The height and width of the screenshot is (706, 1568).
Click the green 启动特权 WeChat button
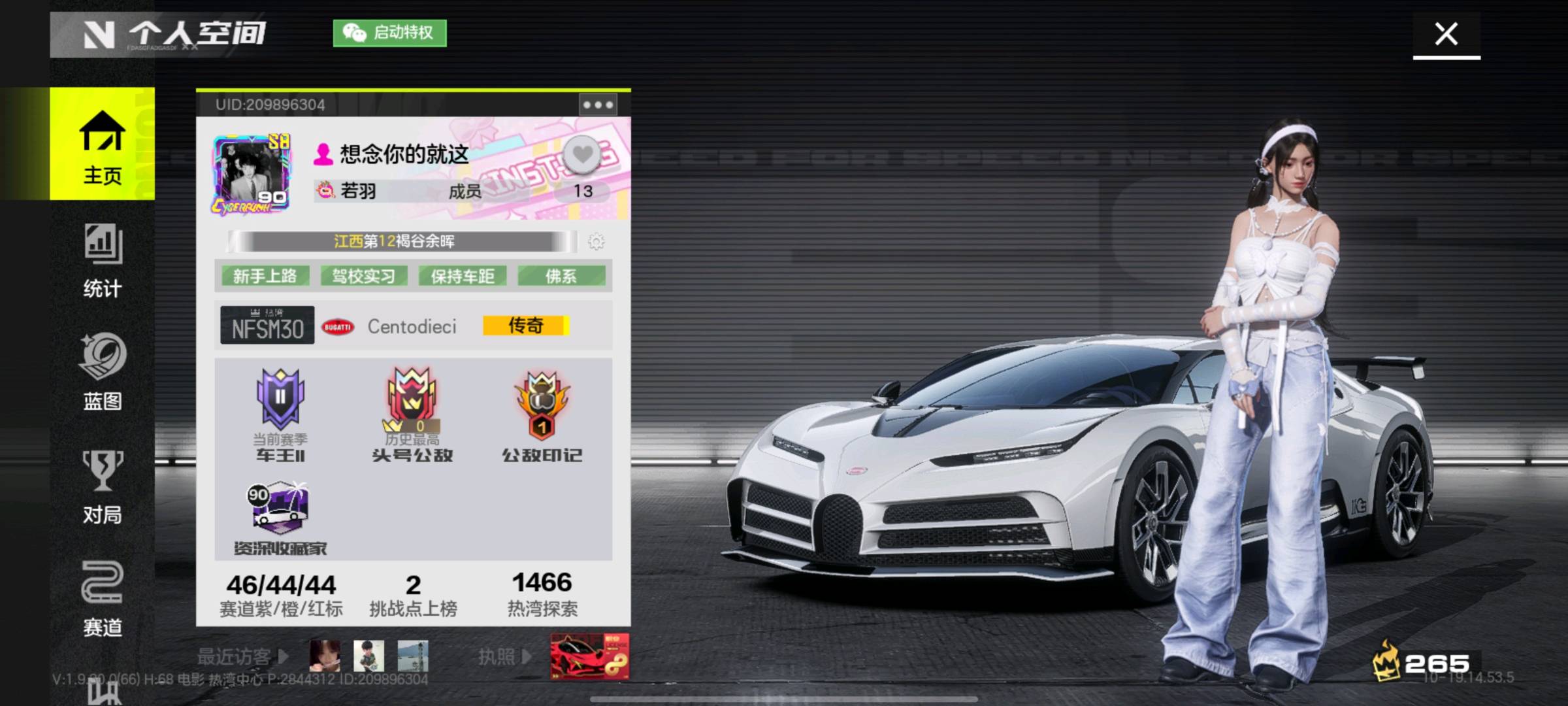tap(390, 33)
